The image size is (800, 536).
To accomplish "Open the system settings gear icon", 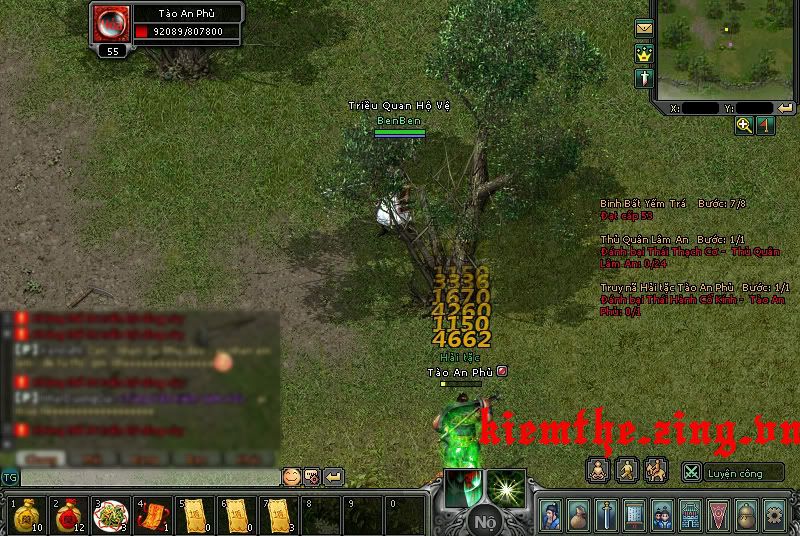I will (x=773, y=515).
